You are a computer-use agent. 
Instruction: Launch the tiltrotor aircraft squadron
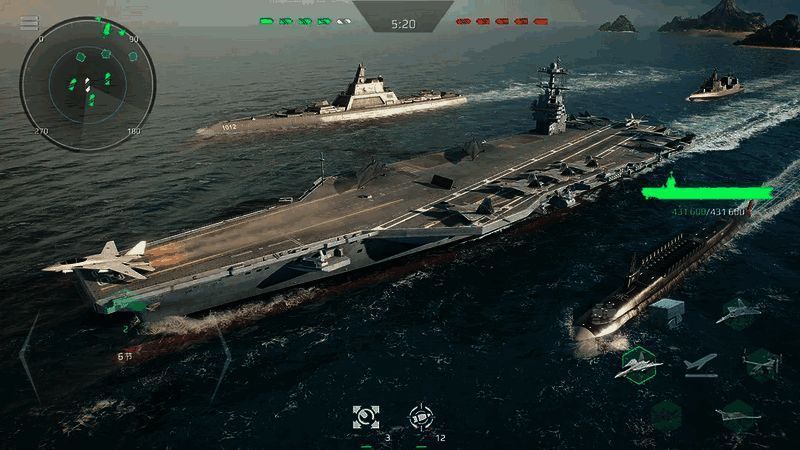[x=761, y=364]
